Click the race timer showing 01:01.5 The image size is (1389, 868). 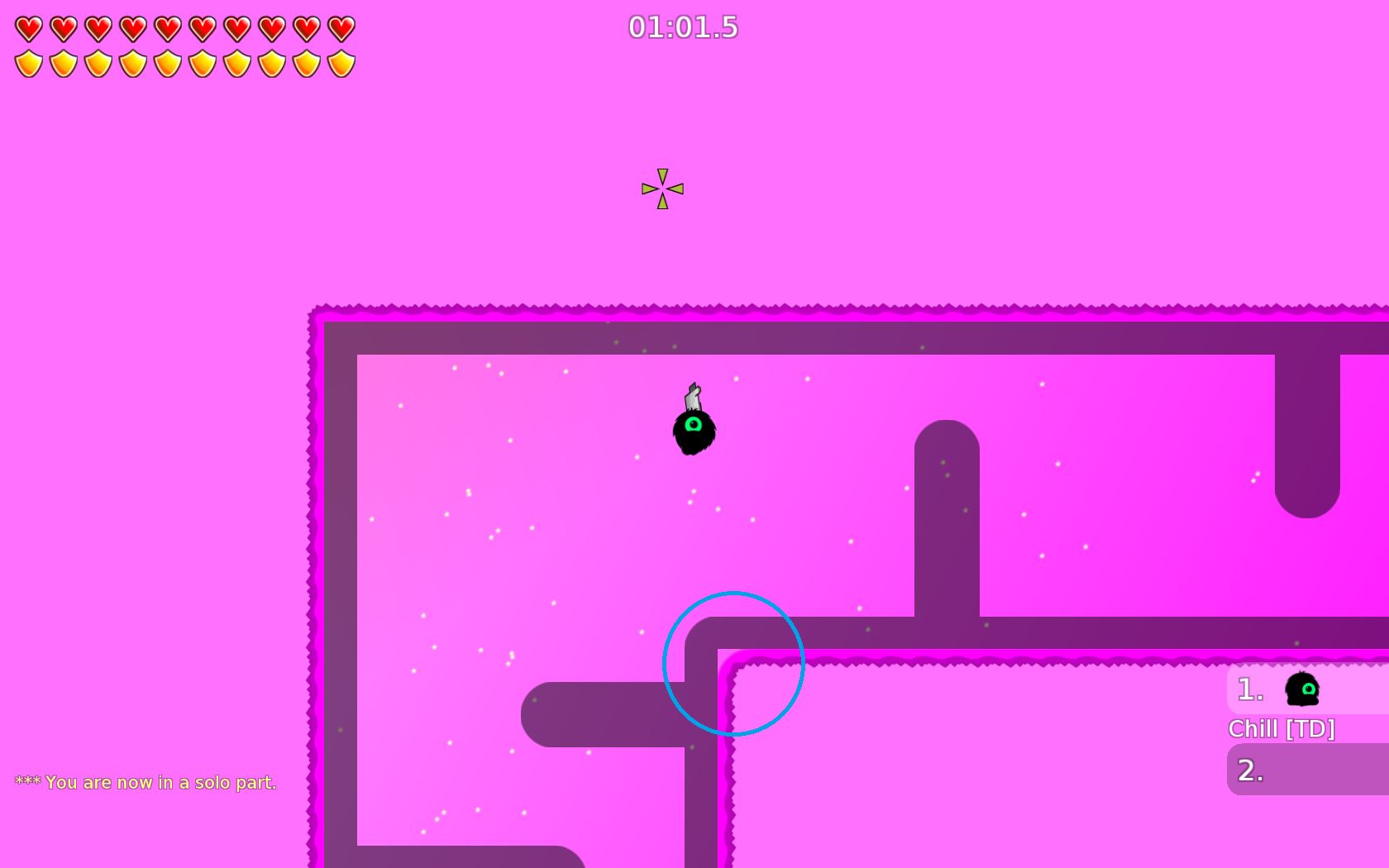[683, 27]
